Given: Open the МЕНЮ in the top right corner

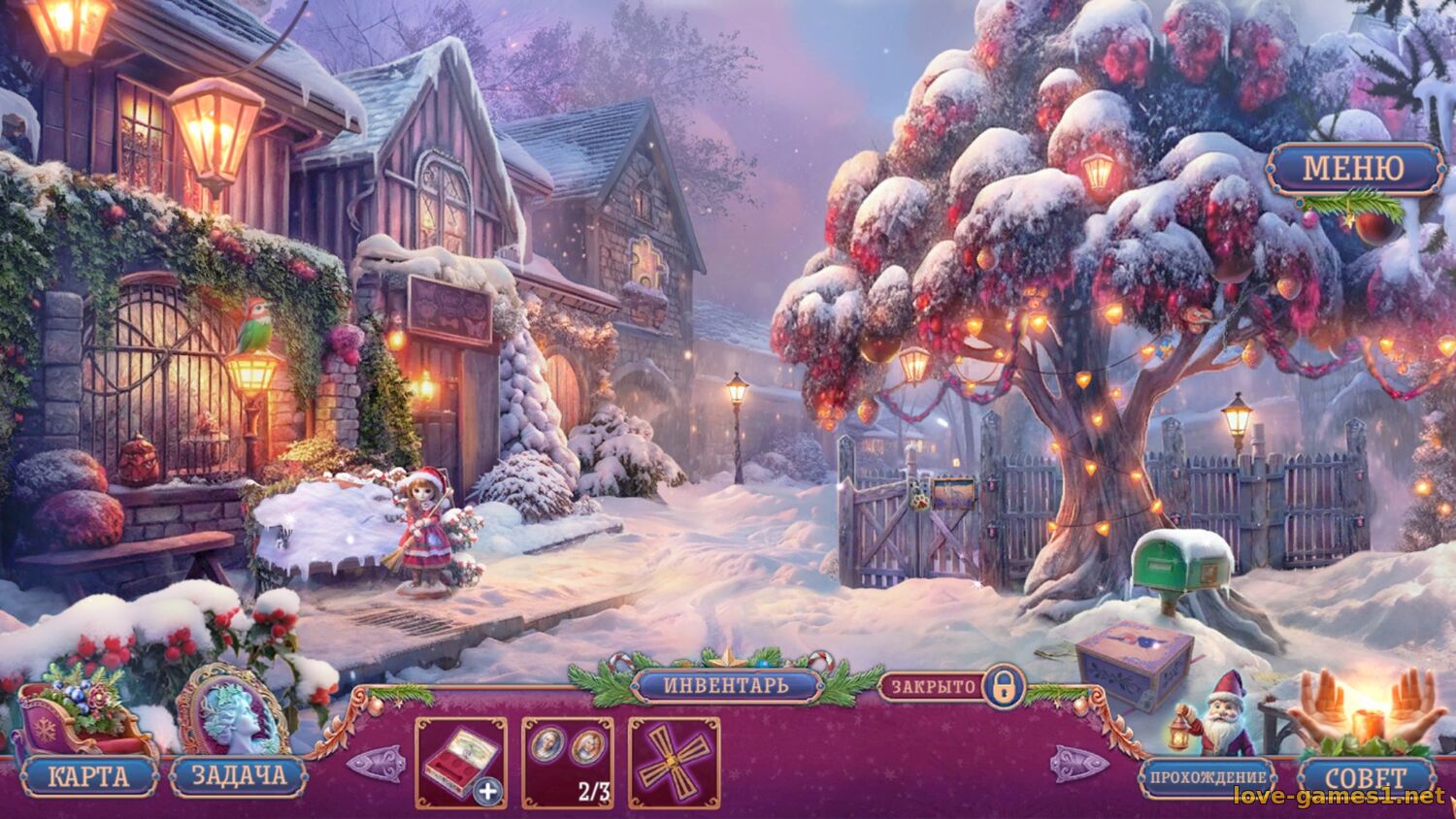Looking at the screenshot, I should pos(1352,170).
